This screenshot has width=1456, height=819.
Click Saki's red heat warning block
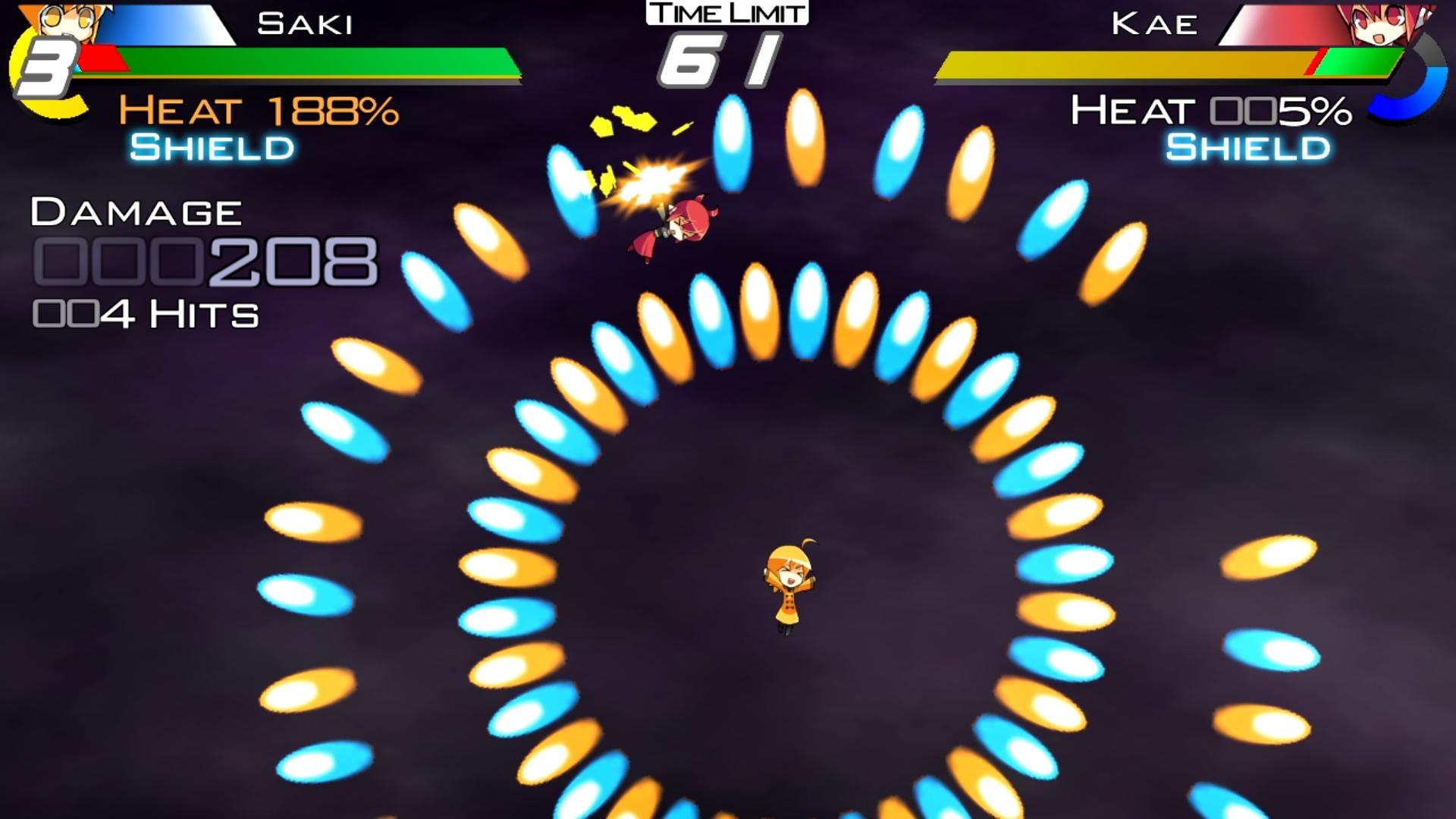coord(102,57)
